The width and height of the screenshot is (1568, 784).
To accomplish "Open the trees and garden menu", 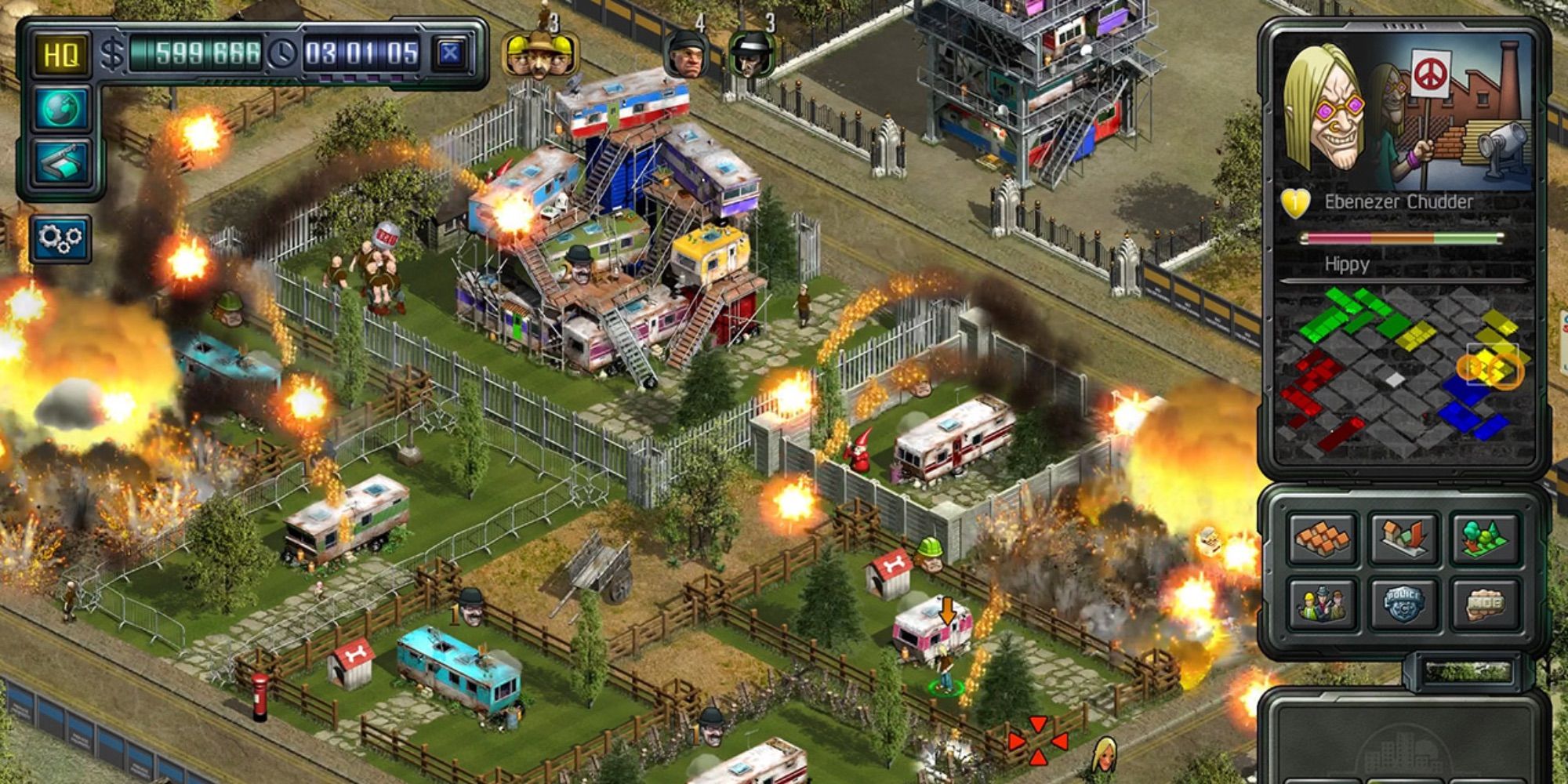I will click(x=1484, y=538).
